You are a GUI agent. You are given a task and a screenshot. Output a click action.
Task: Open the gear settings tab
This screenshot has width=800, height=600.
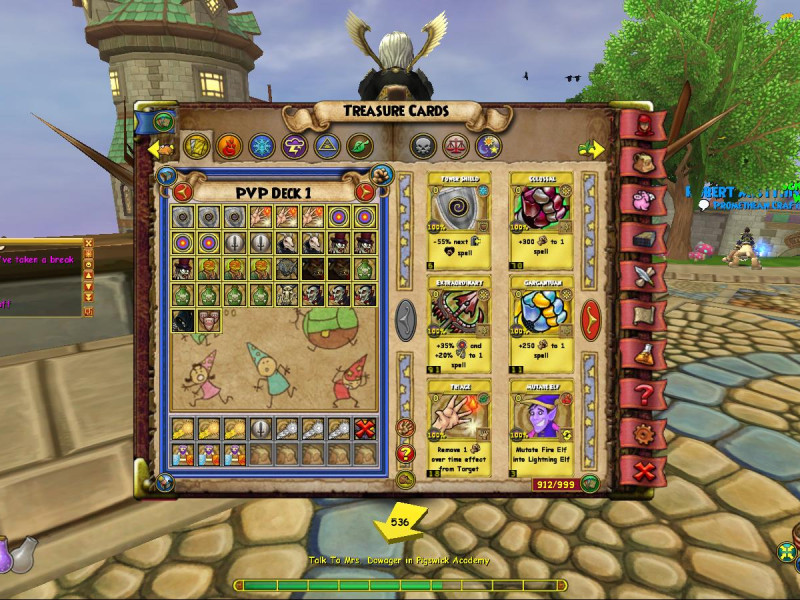pyautogui.click(x=640, y=433)
